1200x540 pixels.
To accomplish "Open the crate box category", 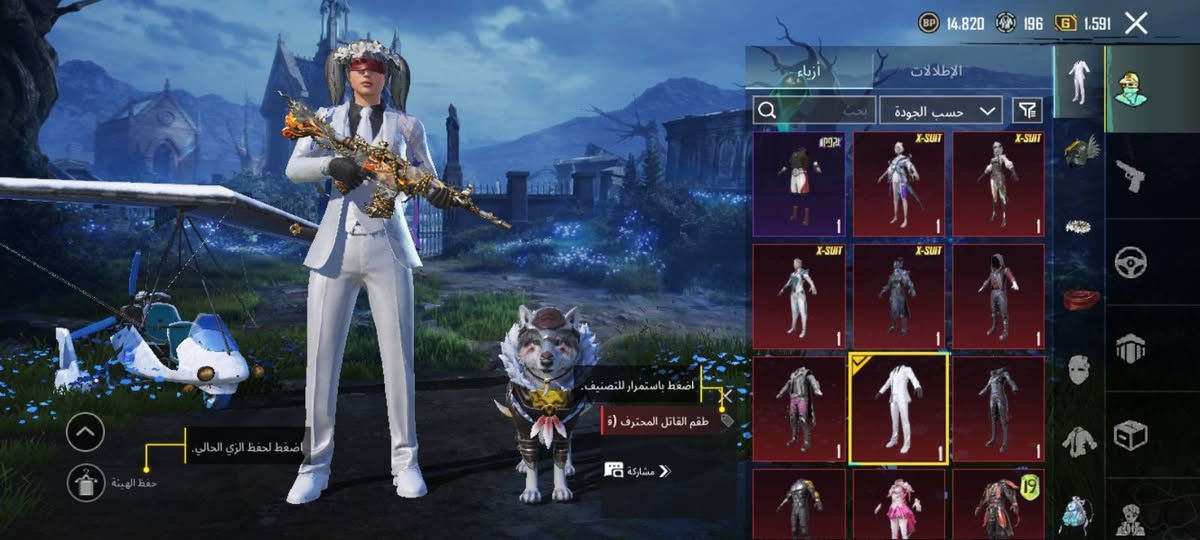I will tap(1130, 434).
